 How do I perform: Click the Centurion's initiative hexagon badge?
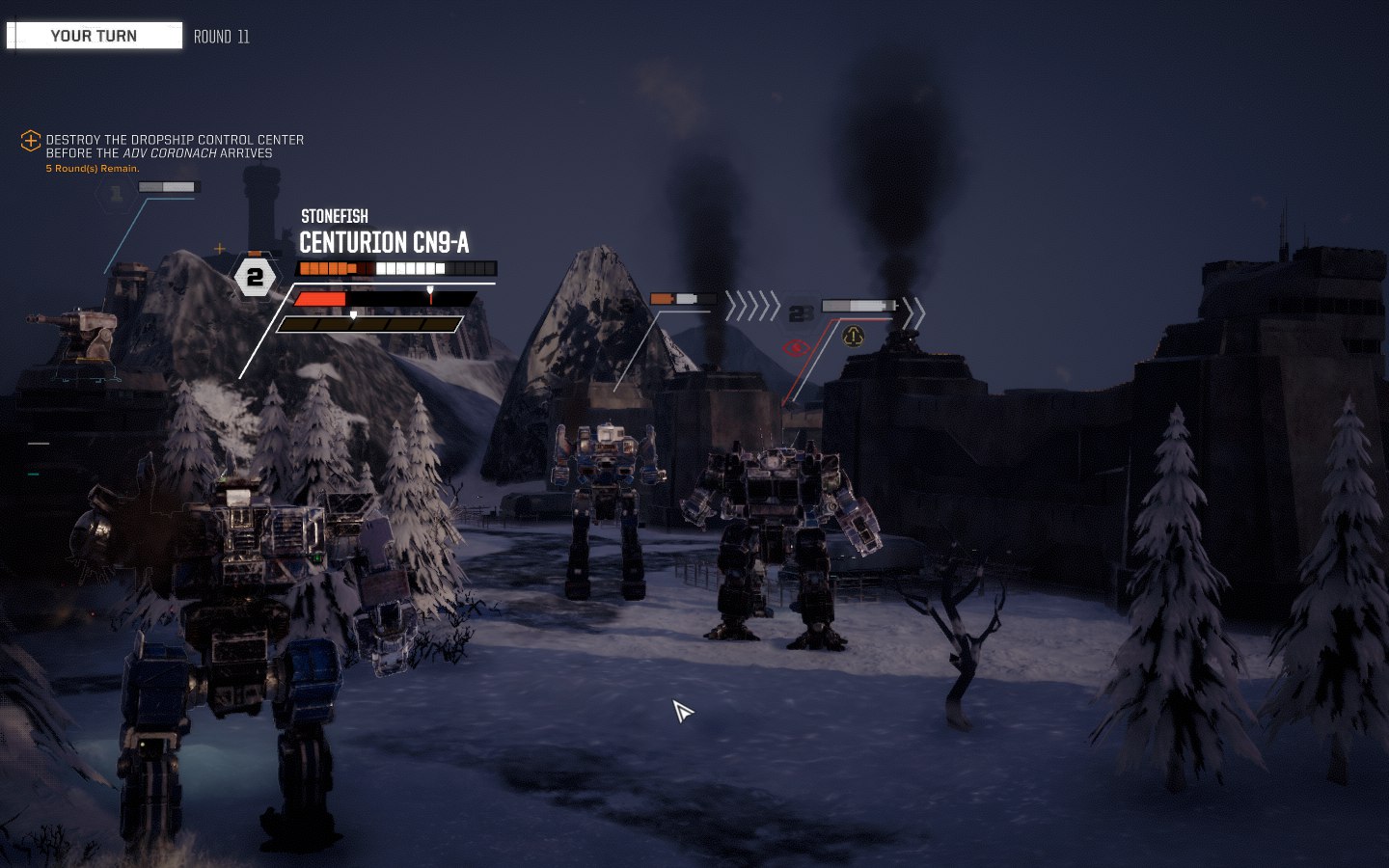point(255,279)
